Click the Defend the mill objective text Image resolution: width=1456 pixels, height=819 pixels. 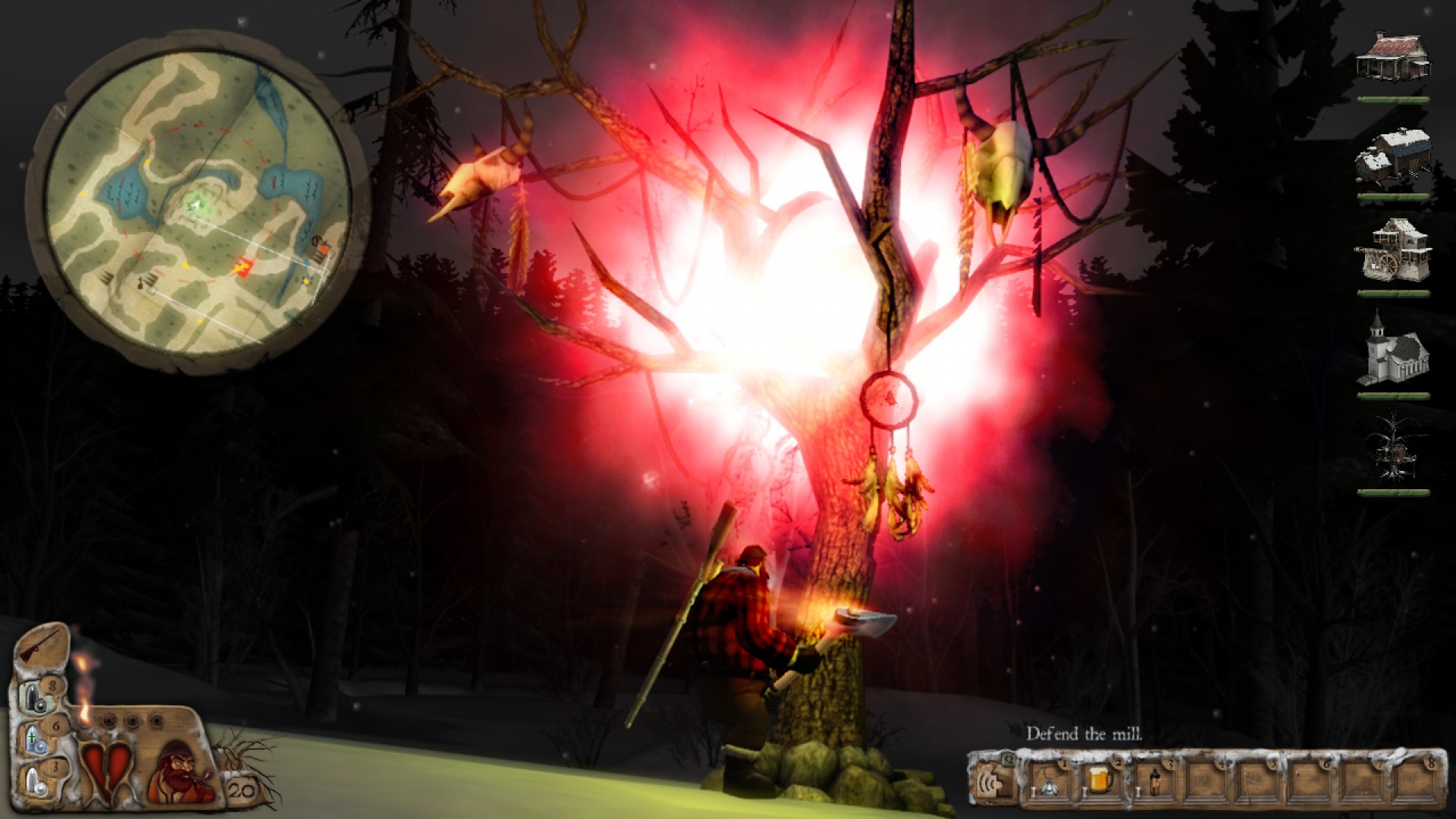pyautogui.click(x=1084, y=734)
